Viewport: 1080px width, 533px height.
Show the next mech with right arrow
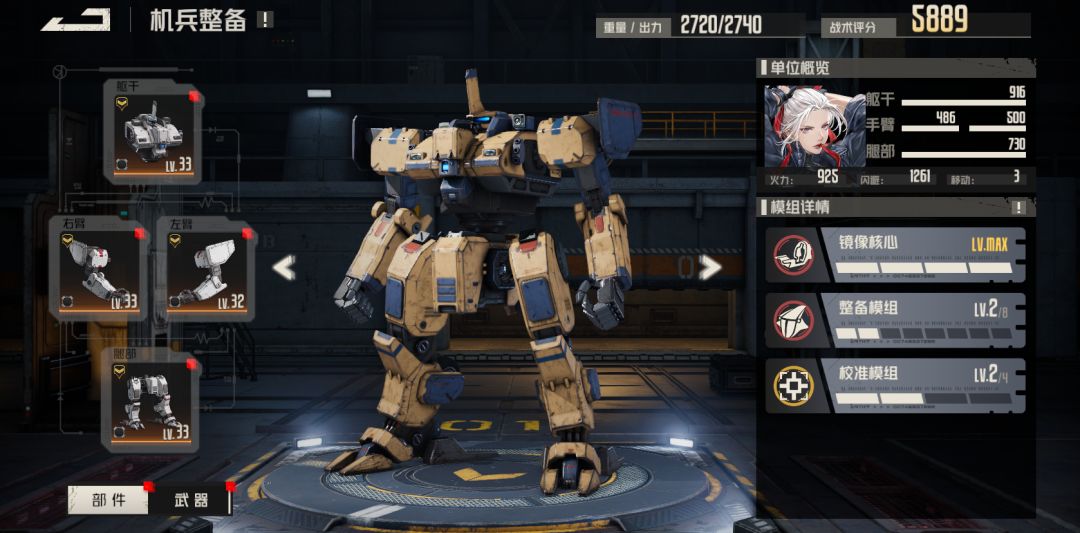click(x=711, y=267)
